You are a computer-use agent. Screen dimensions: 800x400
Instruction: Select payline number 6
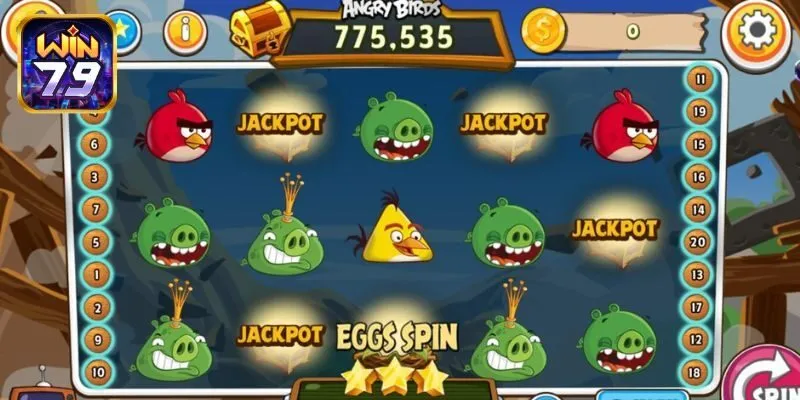97,145
